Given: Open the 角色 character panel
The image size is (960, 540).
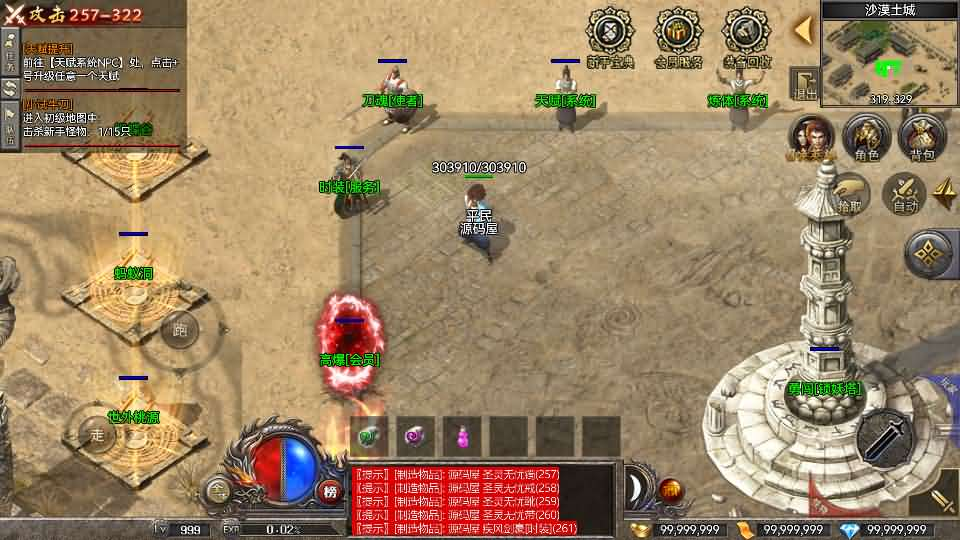Looking at the screenshot, I should tap(866, 137).
